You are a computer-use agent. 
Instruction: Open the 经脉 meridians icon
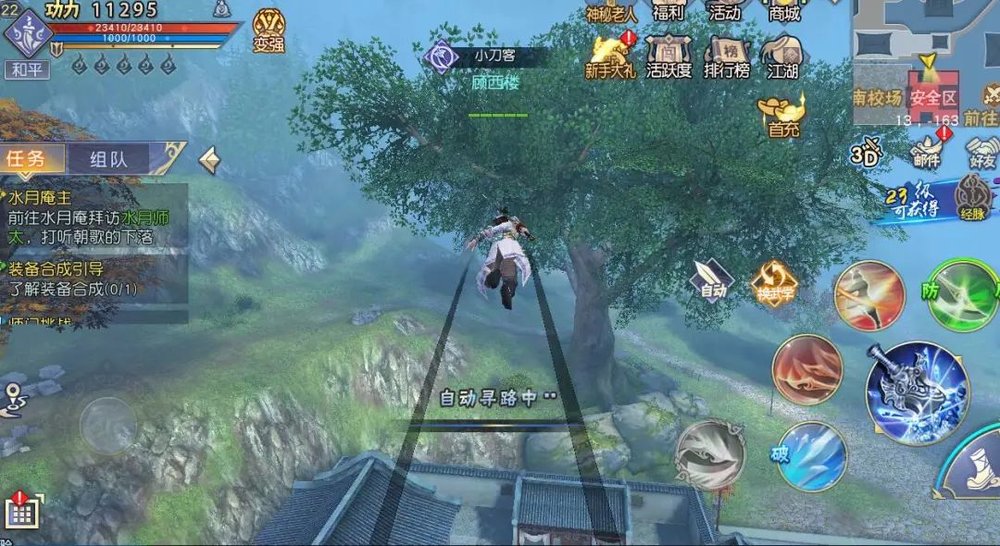point(972,195)
